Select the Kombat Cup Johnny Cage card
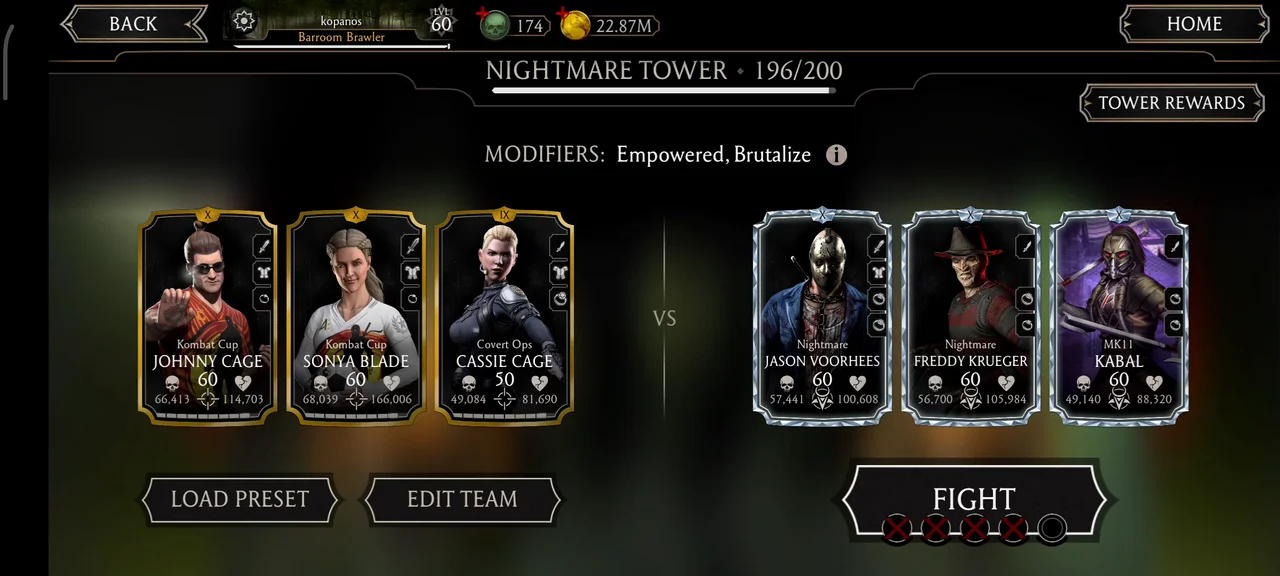 pos(208,316)
